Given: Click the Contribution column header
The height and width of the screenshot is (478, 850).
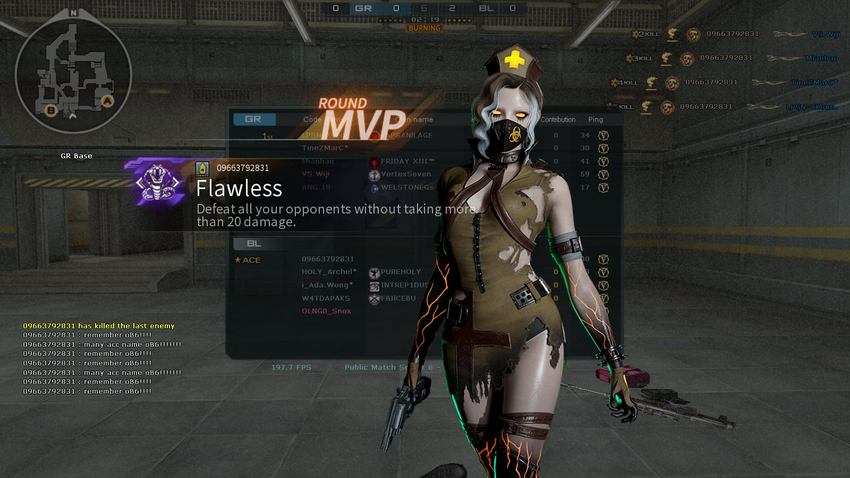Looking at the screenshot, I should [x=557, y=119].
